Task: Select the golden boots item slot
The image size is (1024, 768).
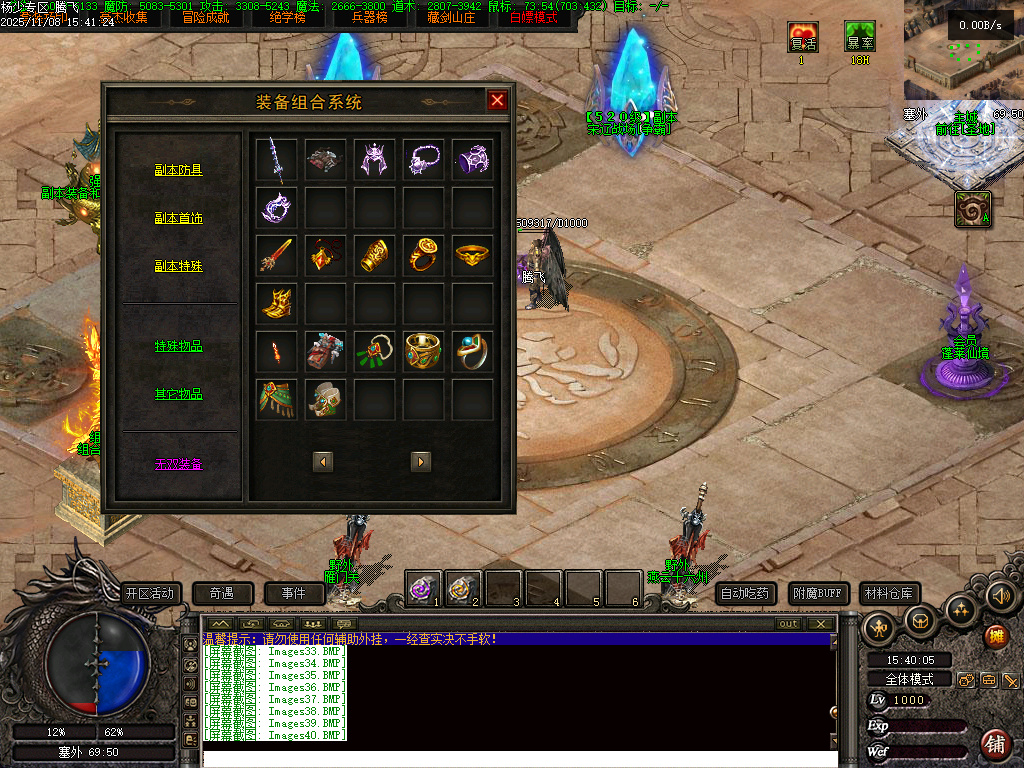Action: 276,303
